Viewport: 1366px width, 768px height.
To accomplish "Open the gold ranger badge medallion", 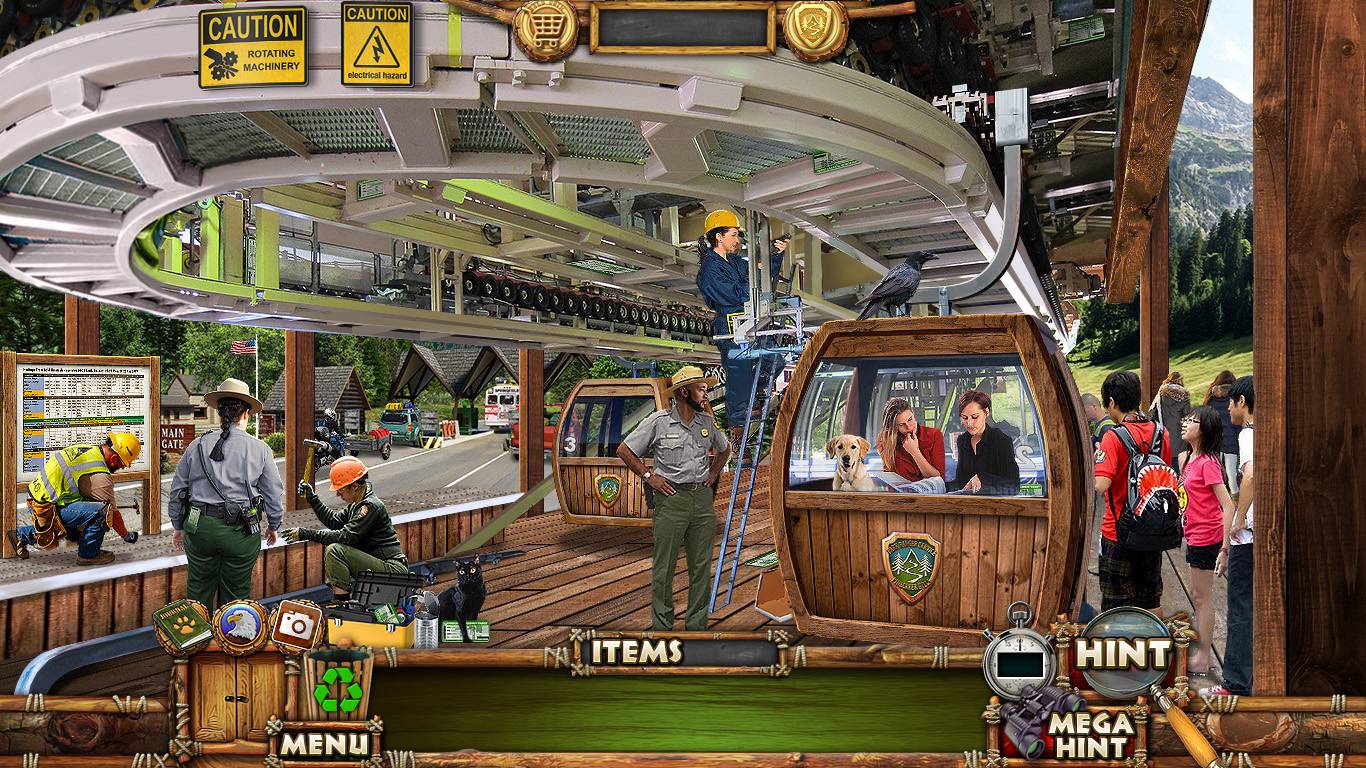I will pos(815,30).
